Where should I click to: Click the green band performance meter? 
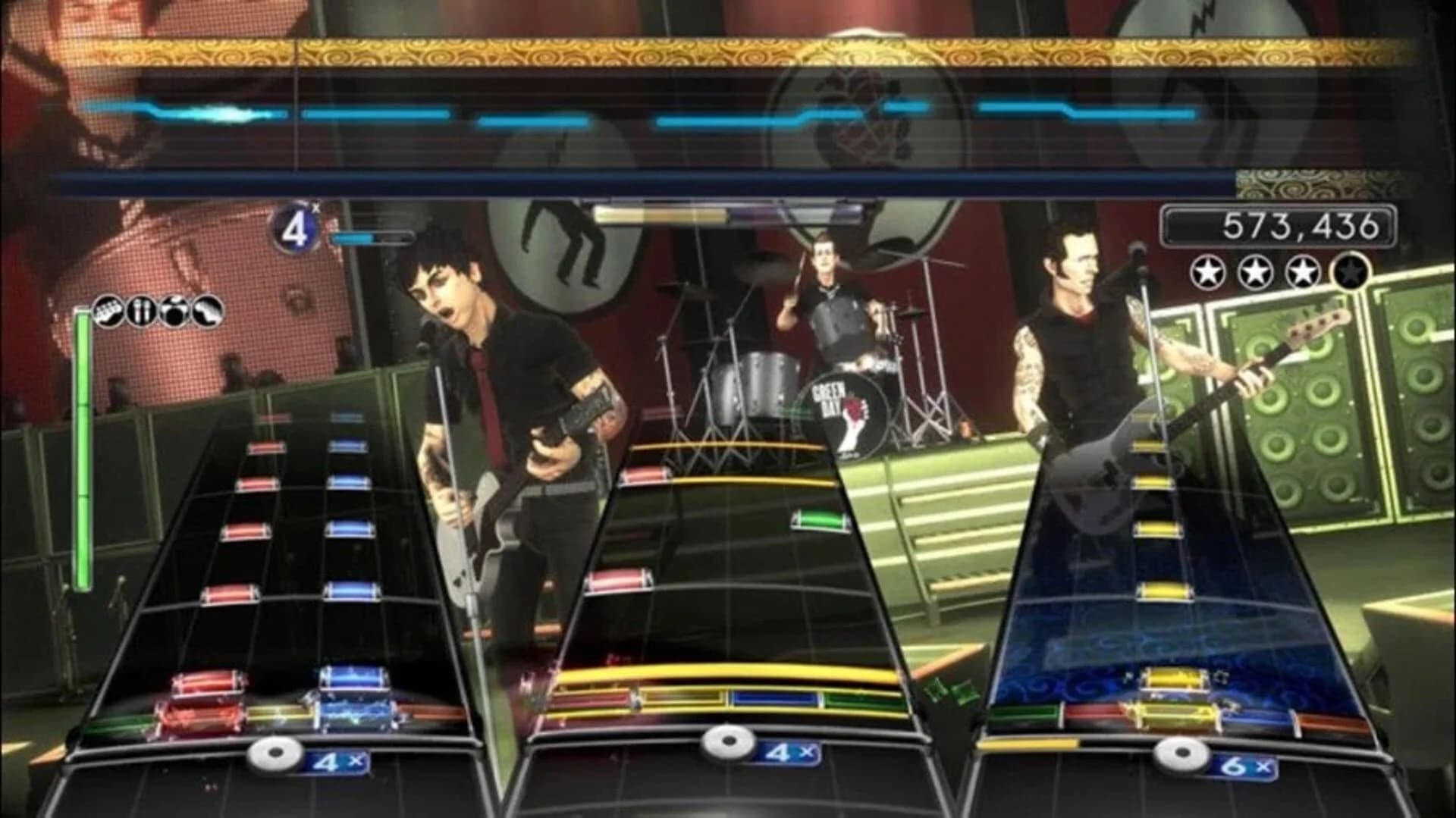[x=81, y=447]
